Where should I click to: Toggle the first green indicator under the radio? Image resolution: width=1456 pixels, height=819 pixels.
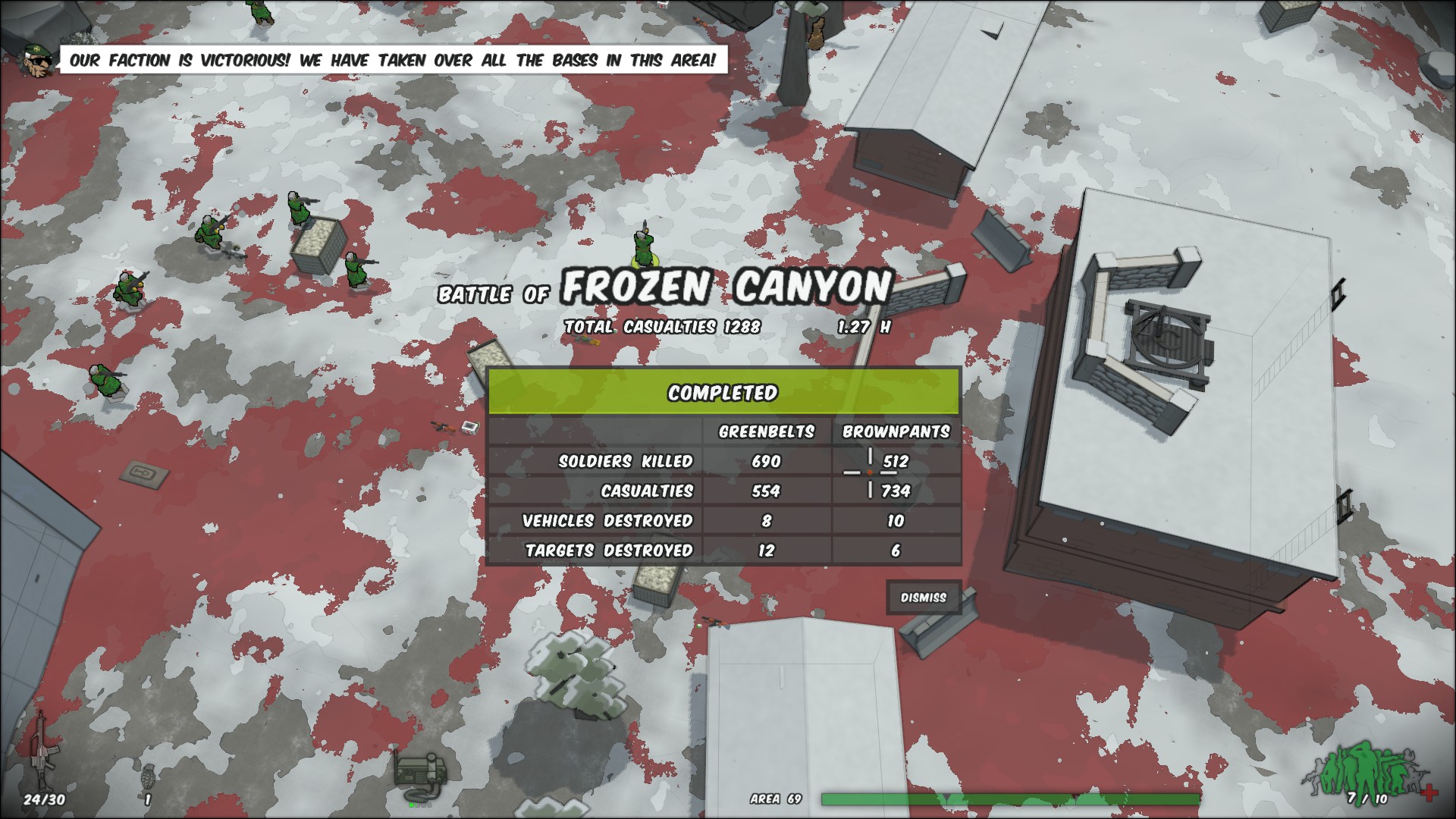coord(409,806)
